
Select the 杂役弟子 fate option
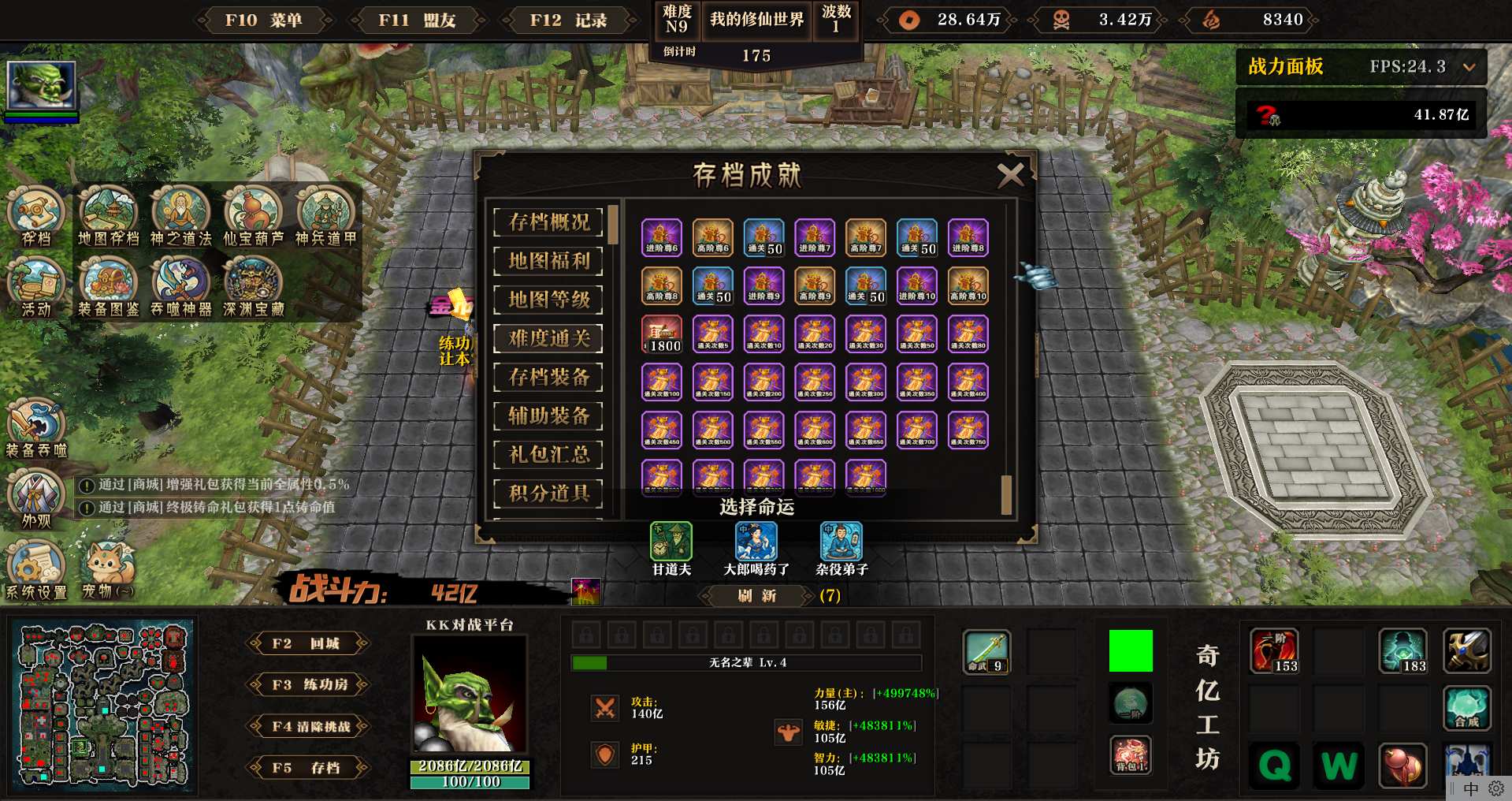tap(841, 542)
